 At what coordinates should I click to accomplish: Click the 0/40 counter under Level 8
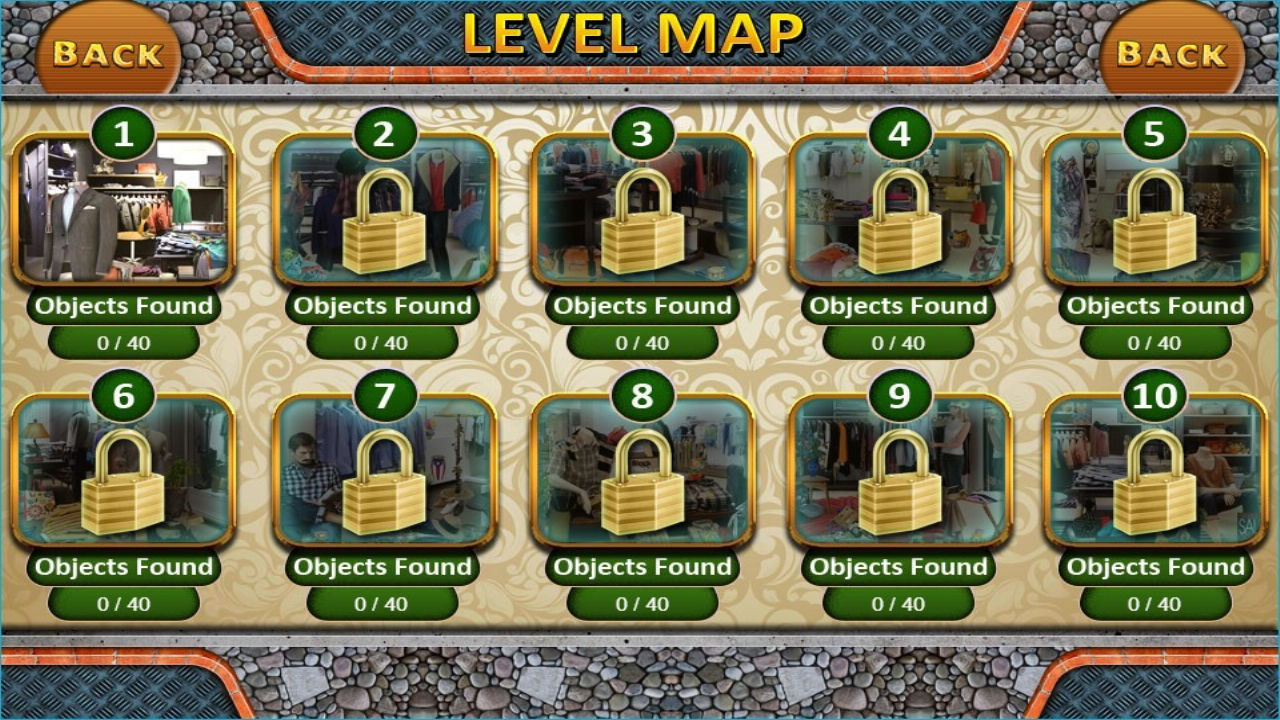pos(641,604)
